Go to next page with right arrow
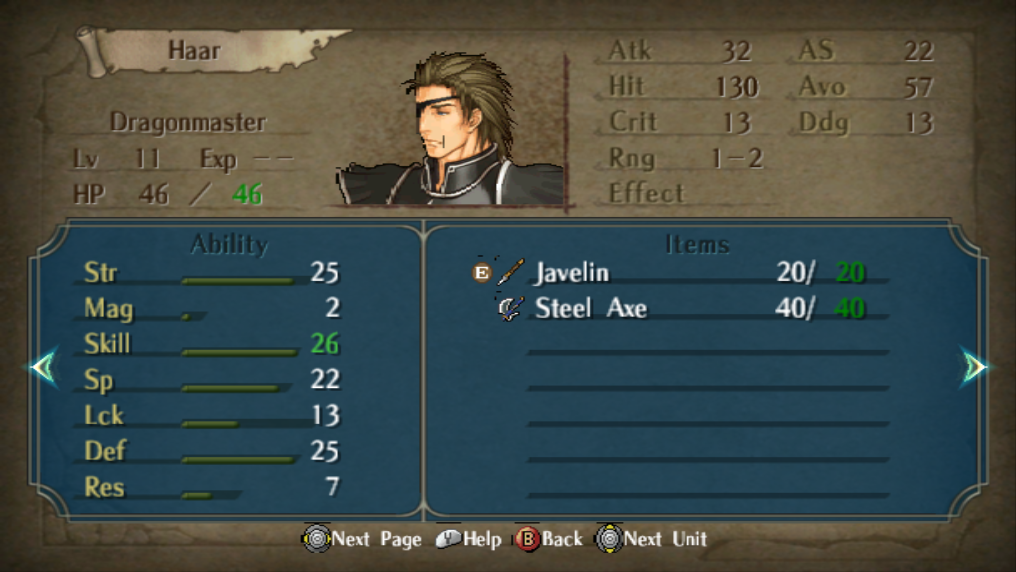Viewport: 1016px width, 572px height. click(x=974, y=368)
